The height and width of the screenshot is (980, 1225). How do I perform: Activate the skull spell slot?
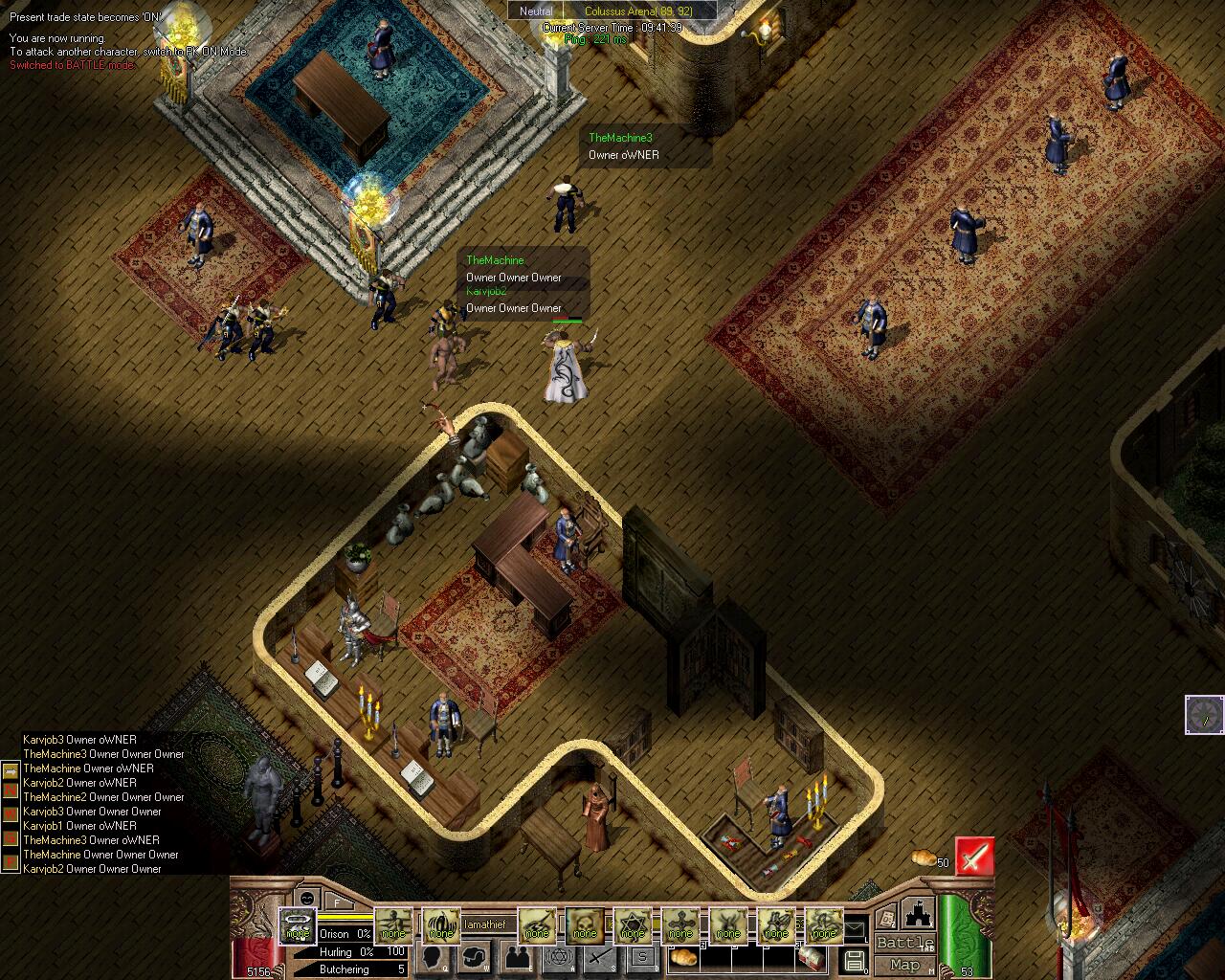[x=584, y=924]
